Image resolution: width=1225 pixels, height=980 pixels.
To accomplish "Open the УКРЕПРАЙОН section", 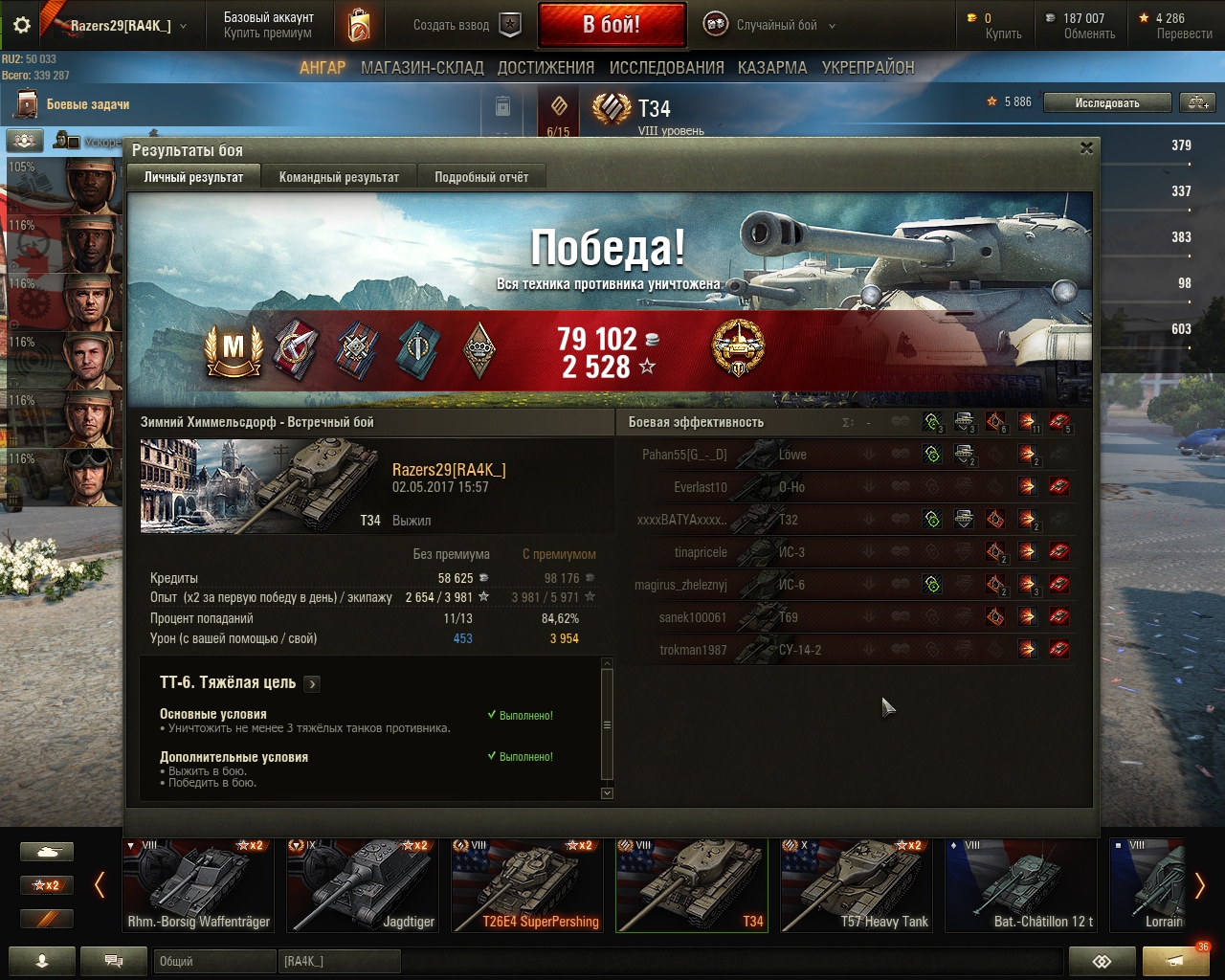I will 868,68.
